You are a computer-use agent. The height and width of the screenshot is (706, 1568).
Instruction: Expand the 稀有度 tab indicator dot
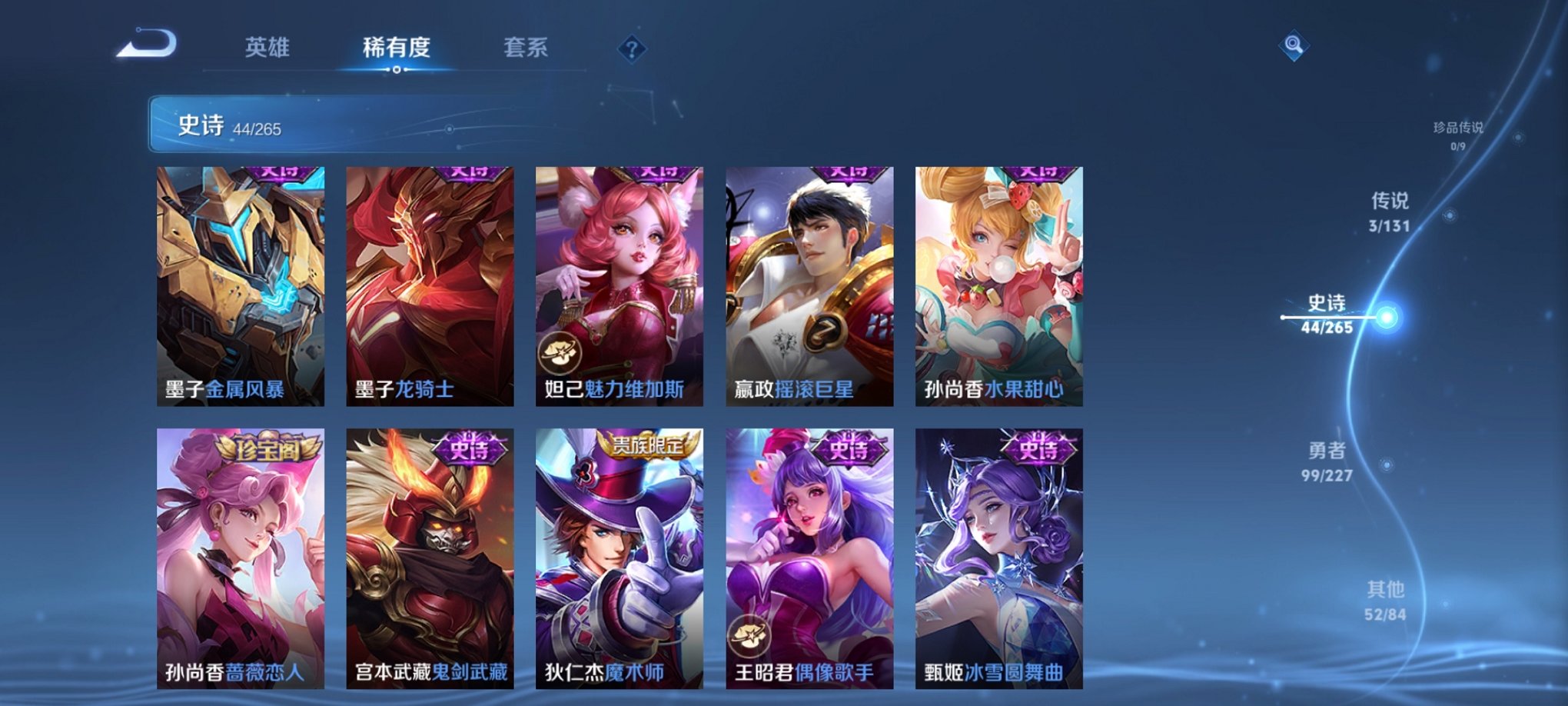396,71
